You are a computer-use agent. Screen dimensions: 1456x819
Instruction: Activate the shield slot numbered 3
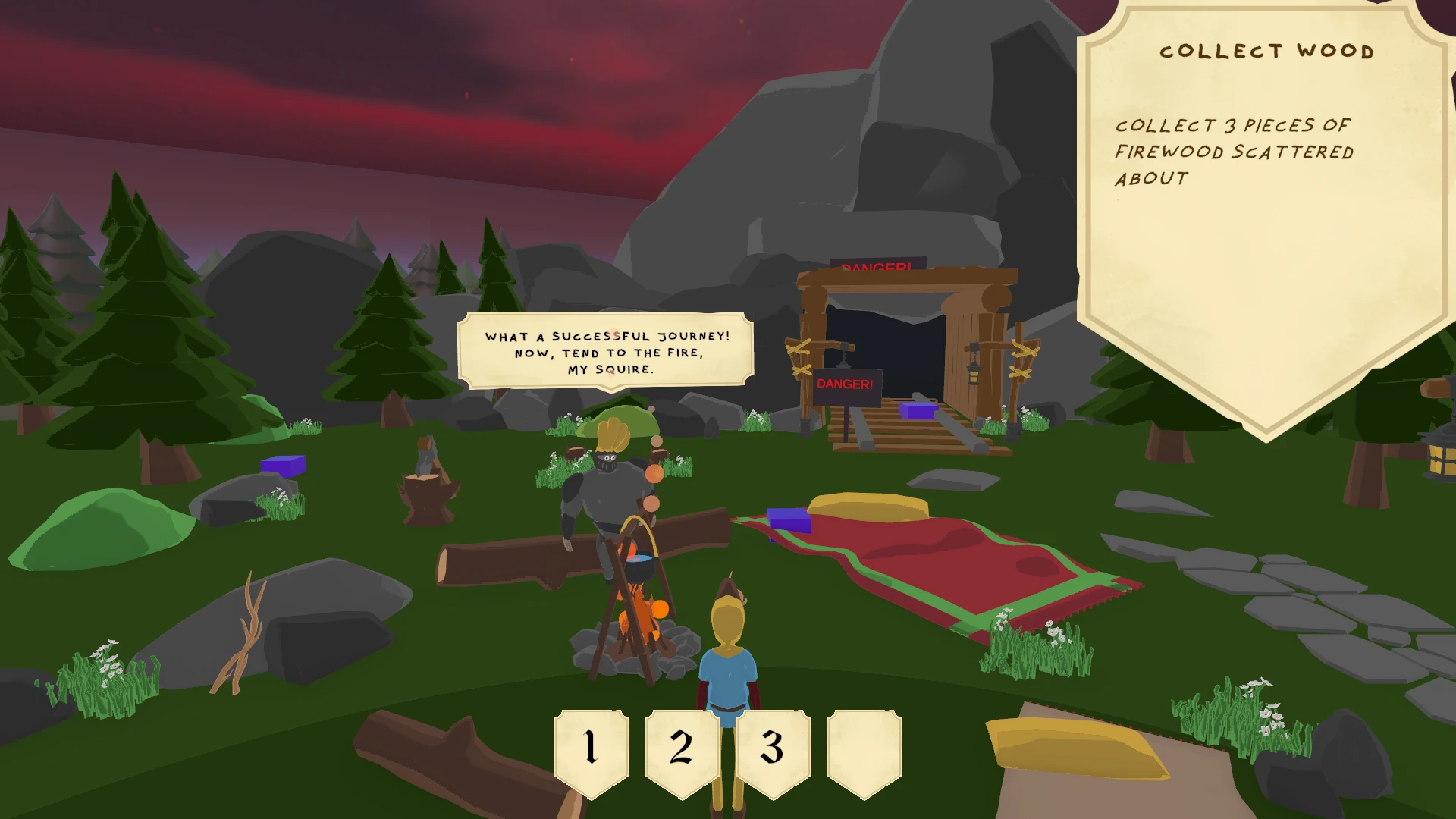coord(772,749)
